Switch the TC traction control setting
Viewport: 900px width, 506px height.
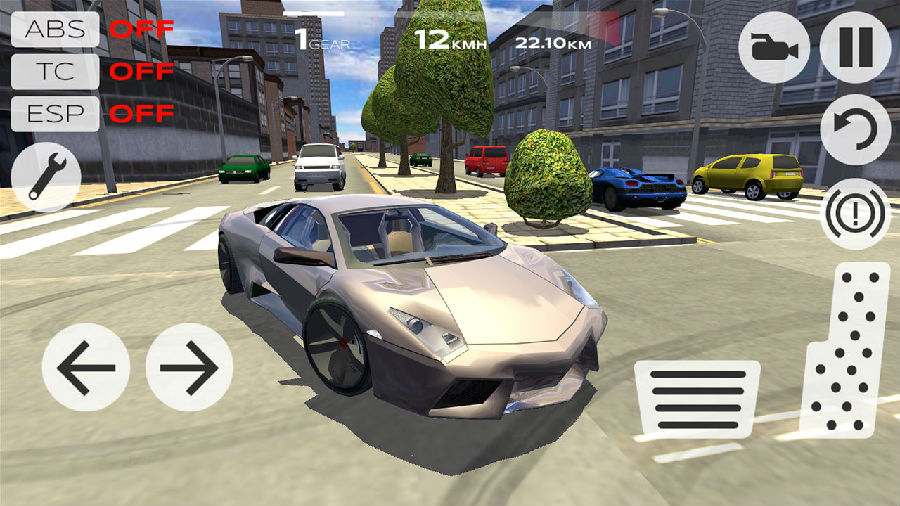[x=56, y=71]
